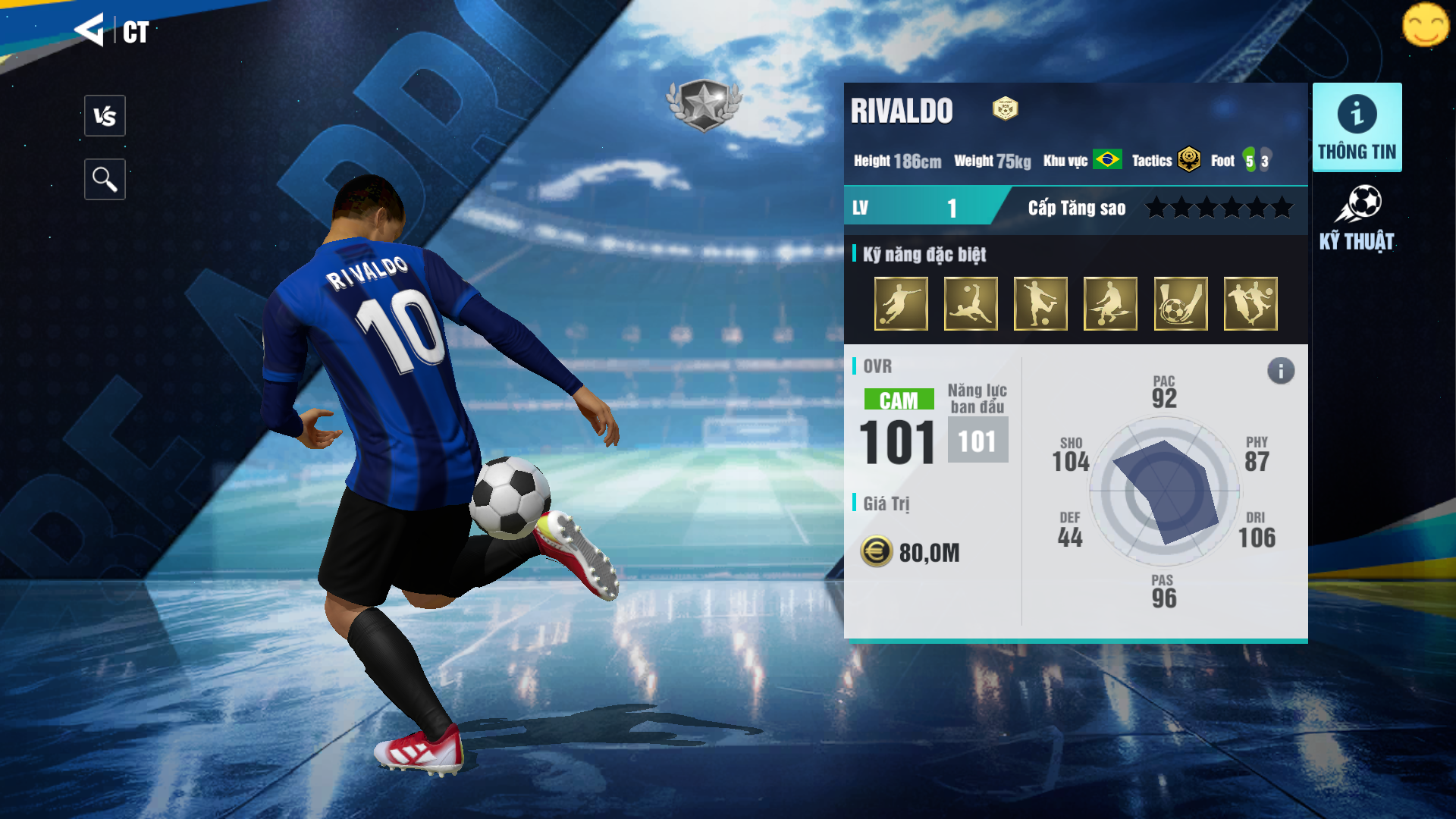The height and width of the screenshot is (819, 1456).
Task: Click the green CAM position tag
Action: pyautogui.click(x=899, y=400)
